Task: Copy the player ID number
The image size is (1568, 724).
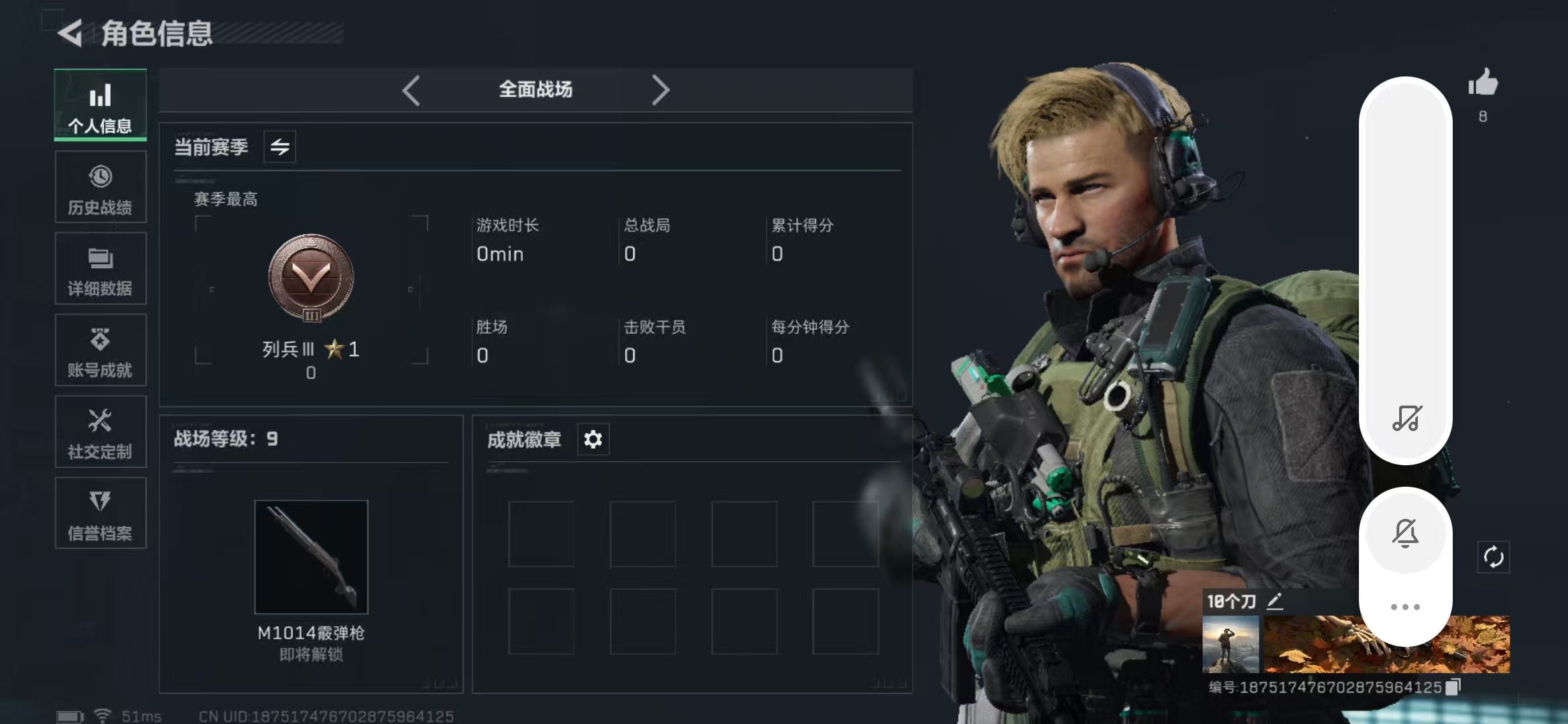Action: 1453,687
